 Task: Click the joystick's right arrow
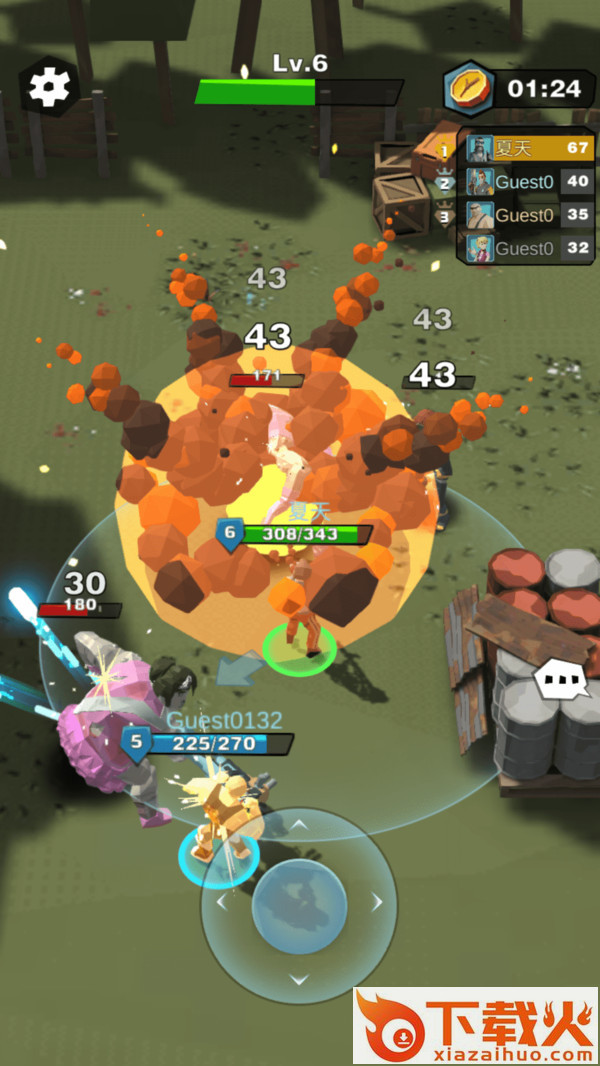[377, 903]
